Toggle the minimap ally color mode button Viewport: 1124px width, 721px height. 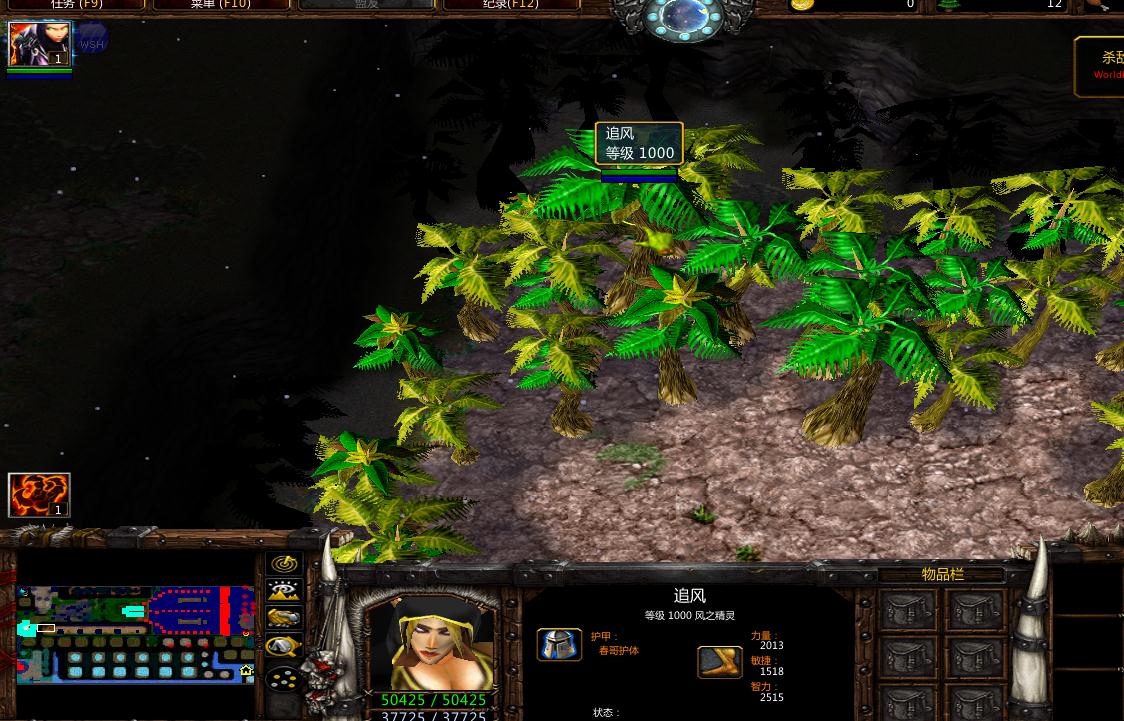(284, 619)
